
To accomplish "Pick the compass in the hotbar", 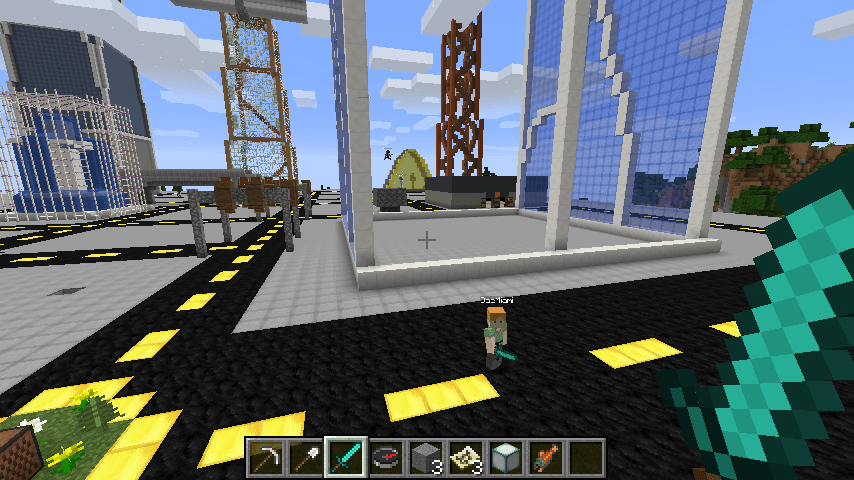I will pyautogui.click(x=386, y=456).
